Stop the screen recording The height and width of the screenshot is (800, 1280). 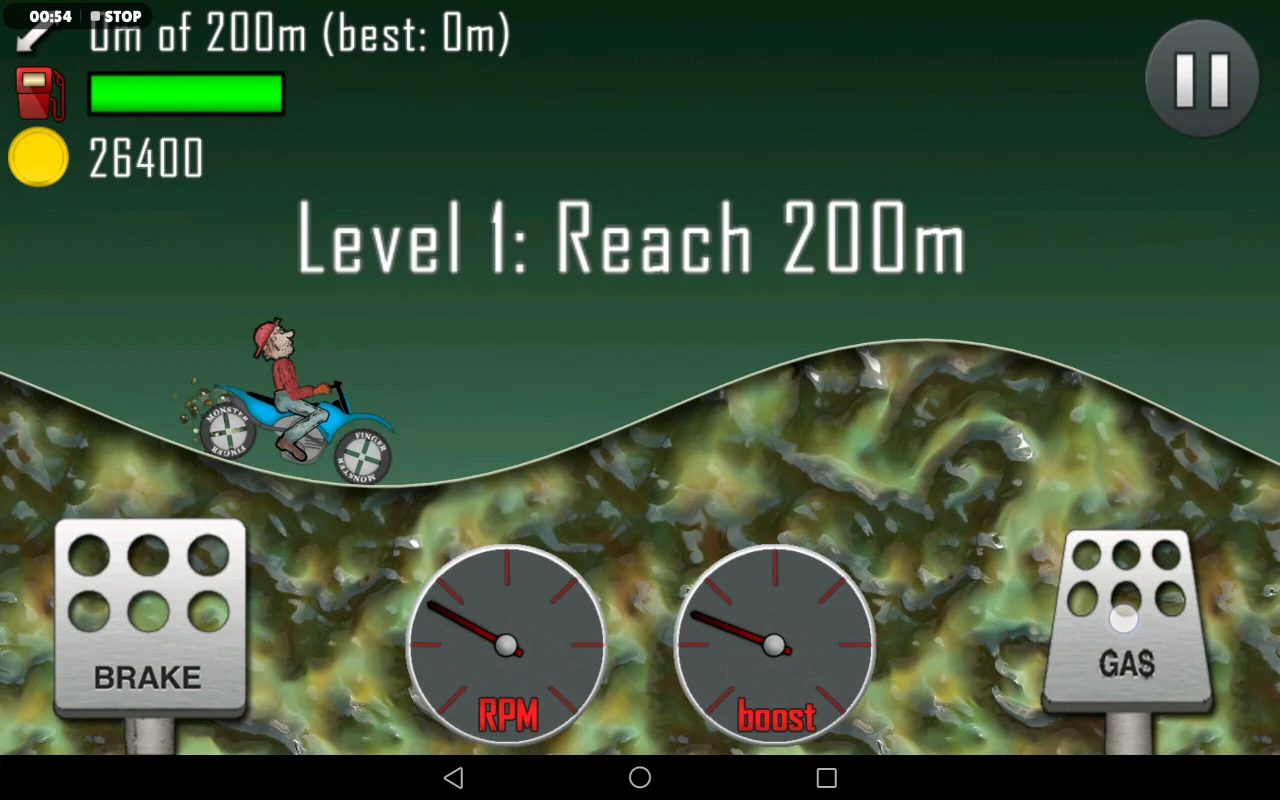pos(114,15)
